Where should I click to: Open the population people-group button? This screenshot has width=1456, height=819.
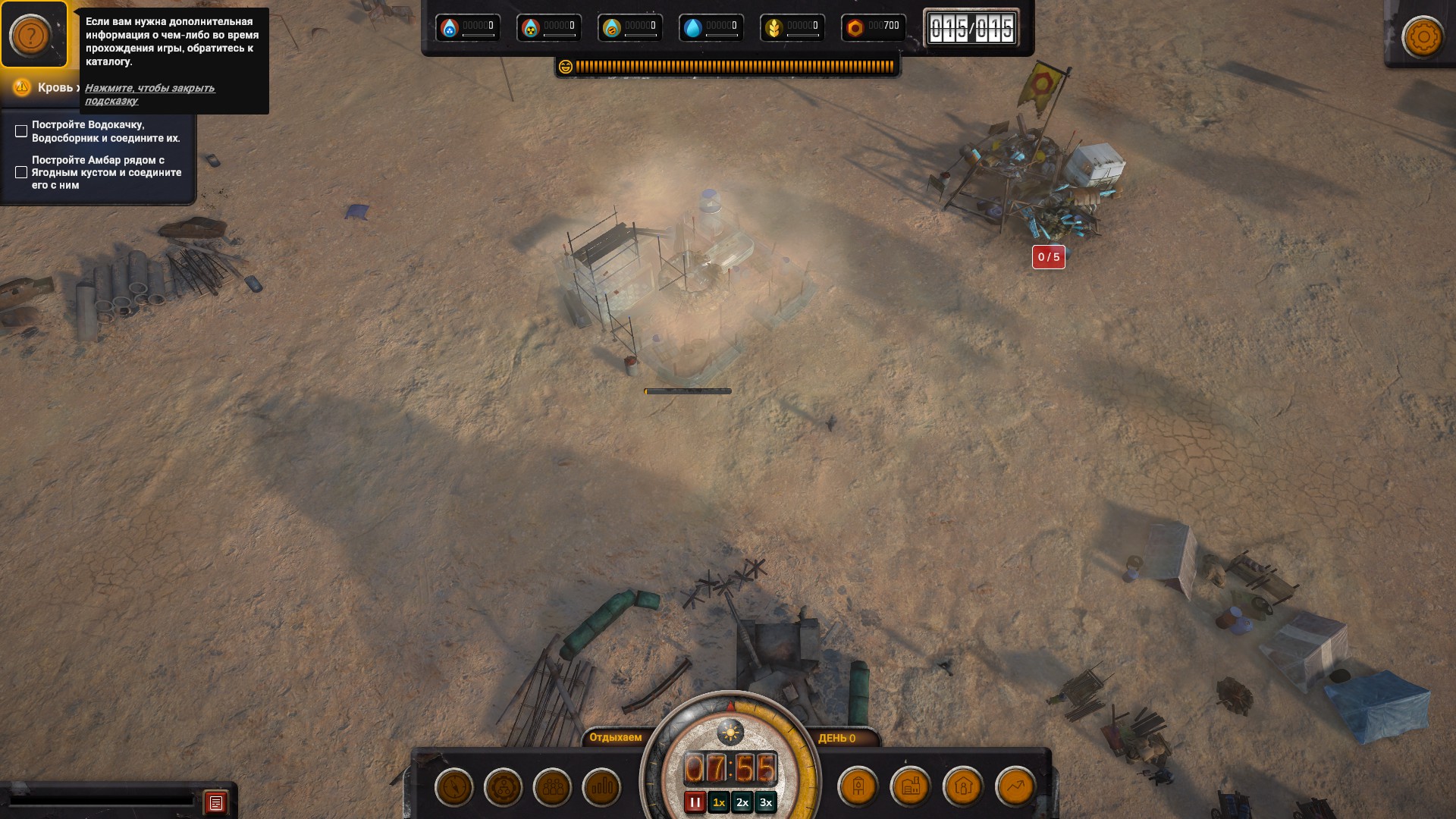click(552, 787)
